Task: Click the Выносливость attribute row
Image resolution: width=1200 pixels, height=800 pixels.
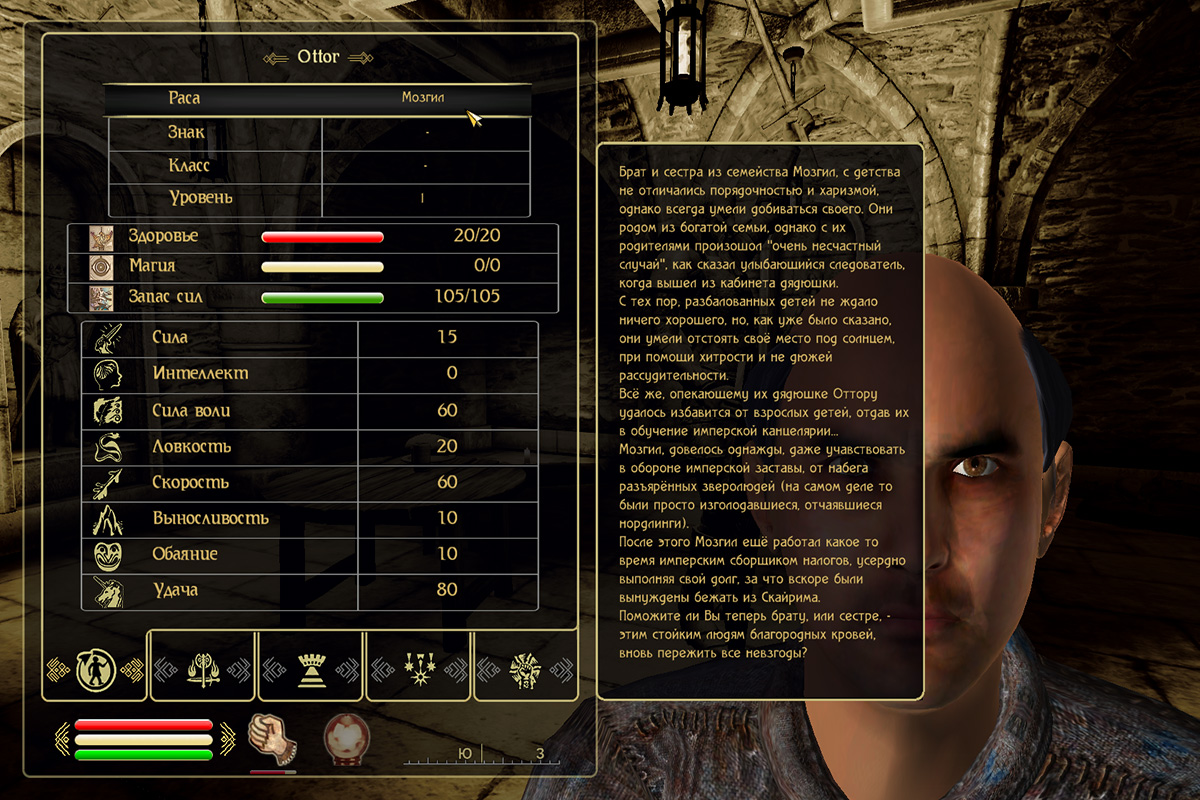Action: pyautogui.click(x=310, y=518)
